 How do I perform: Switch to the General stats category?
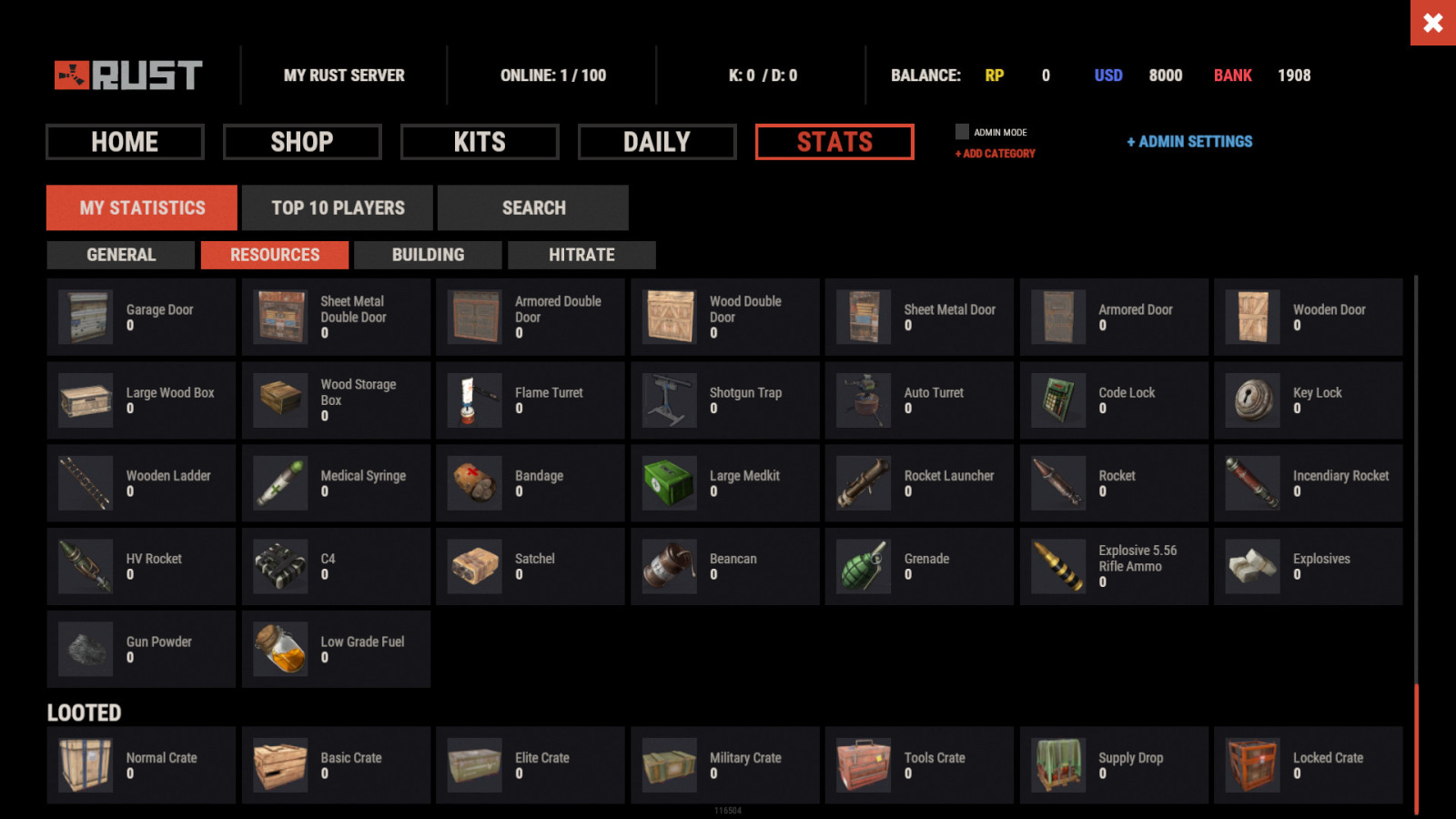(x=121, y=255)
